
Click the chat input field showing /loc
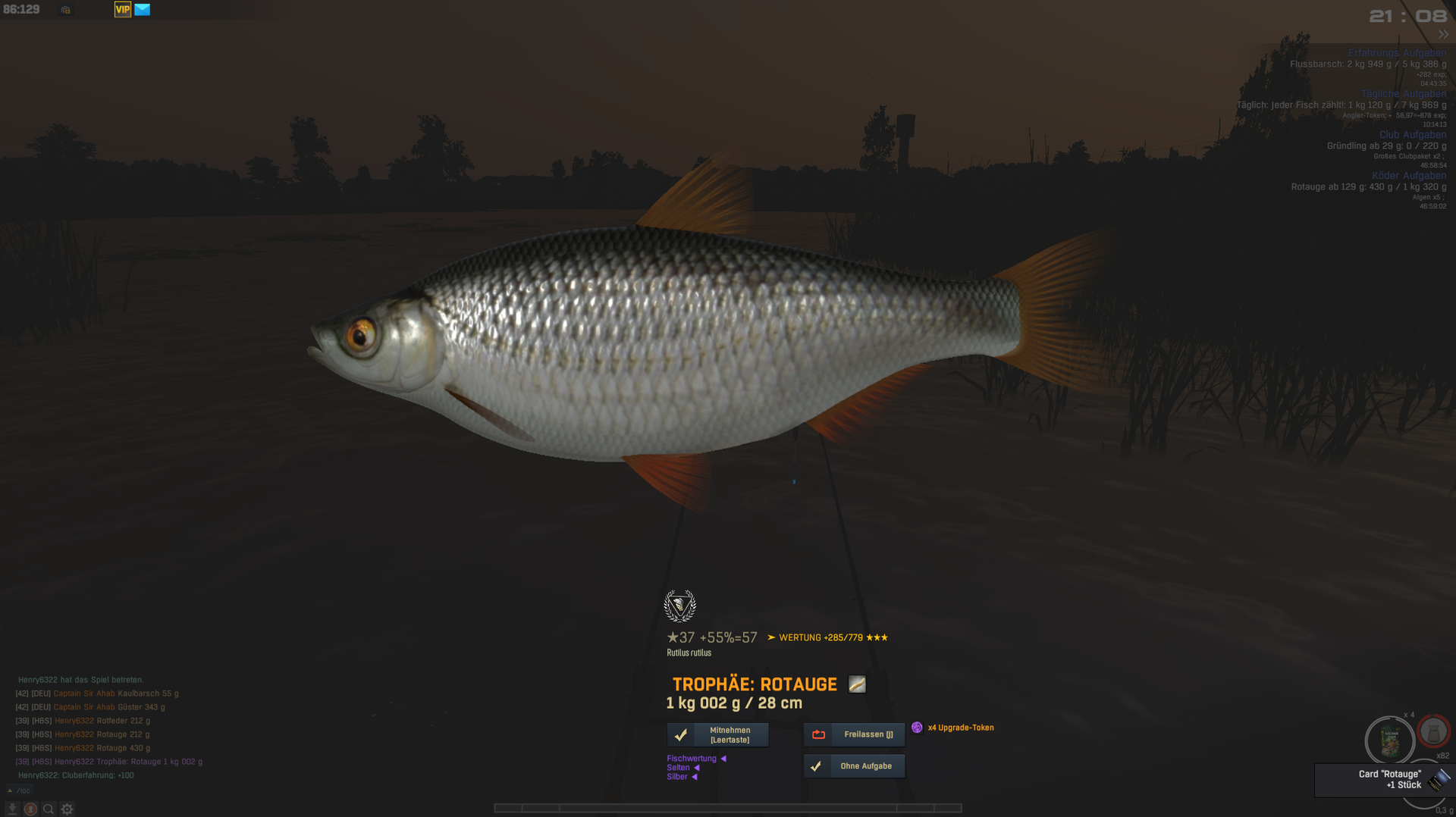pyautogui.click(x=24, y=790)
